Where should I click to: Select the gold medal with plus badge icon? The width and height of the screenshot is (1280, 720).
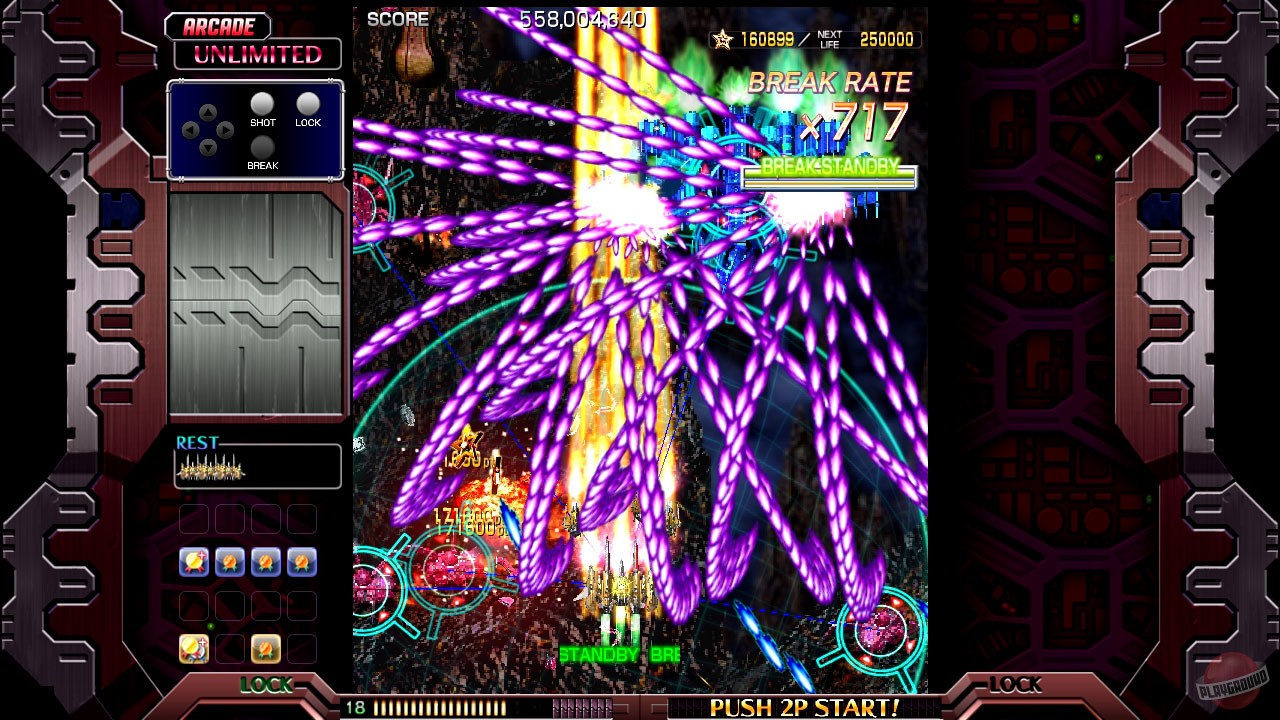click(194, 561)
